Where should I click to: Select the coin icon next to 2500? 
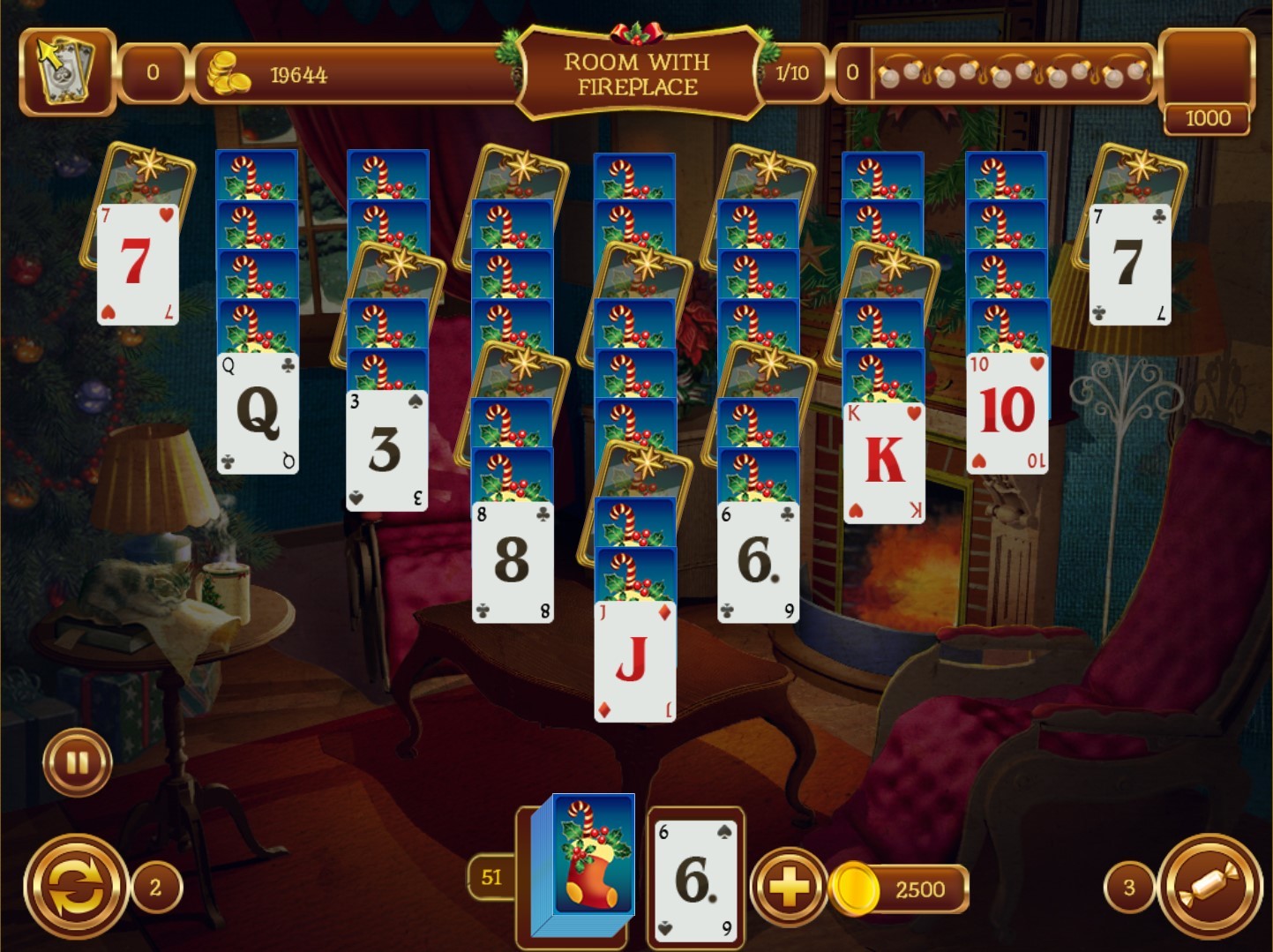pos(852,888)
